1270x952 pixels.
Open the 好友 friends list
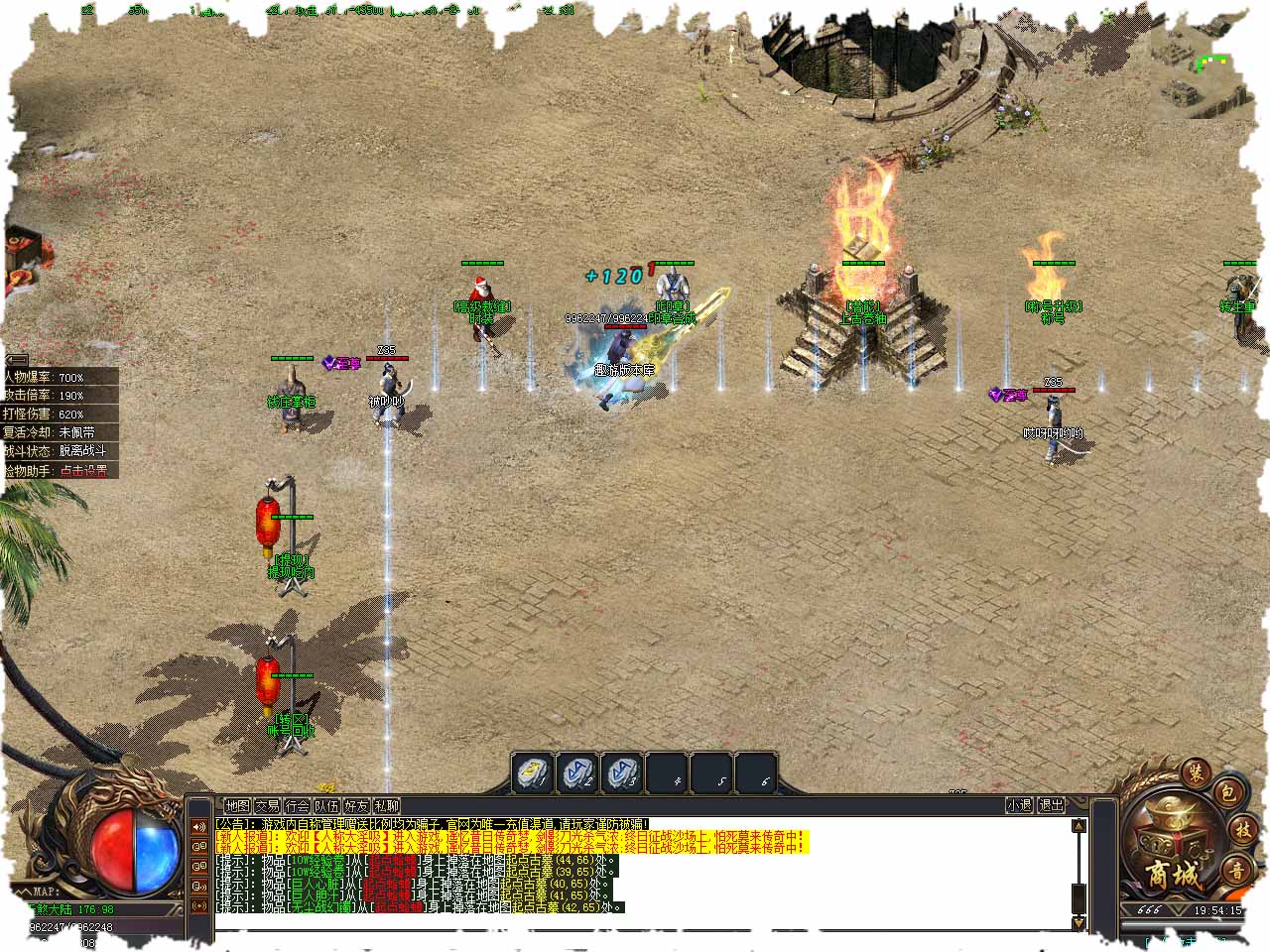click(356, 806)
